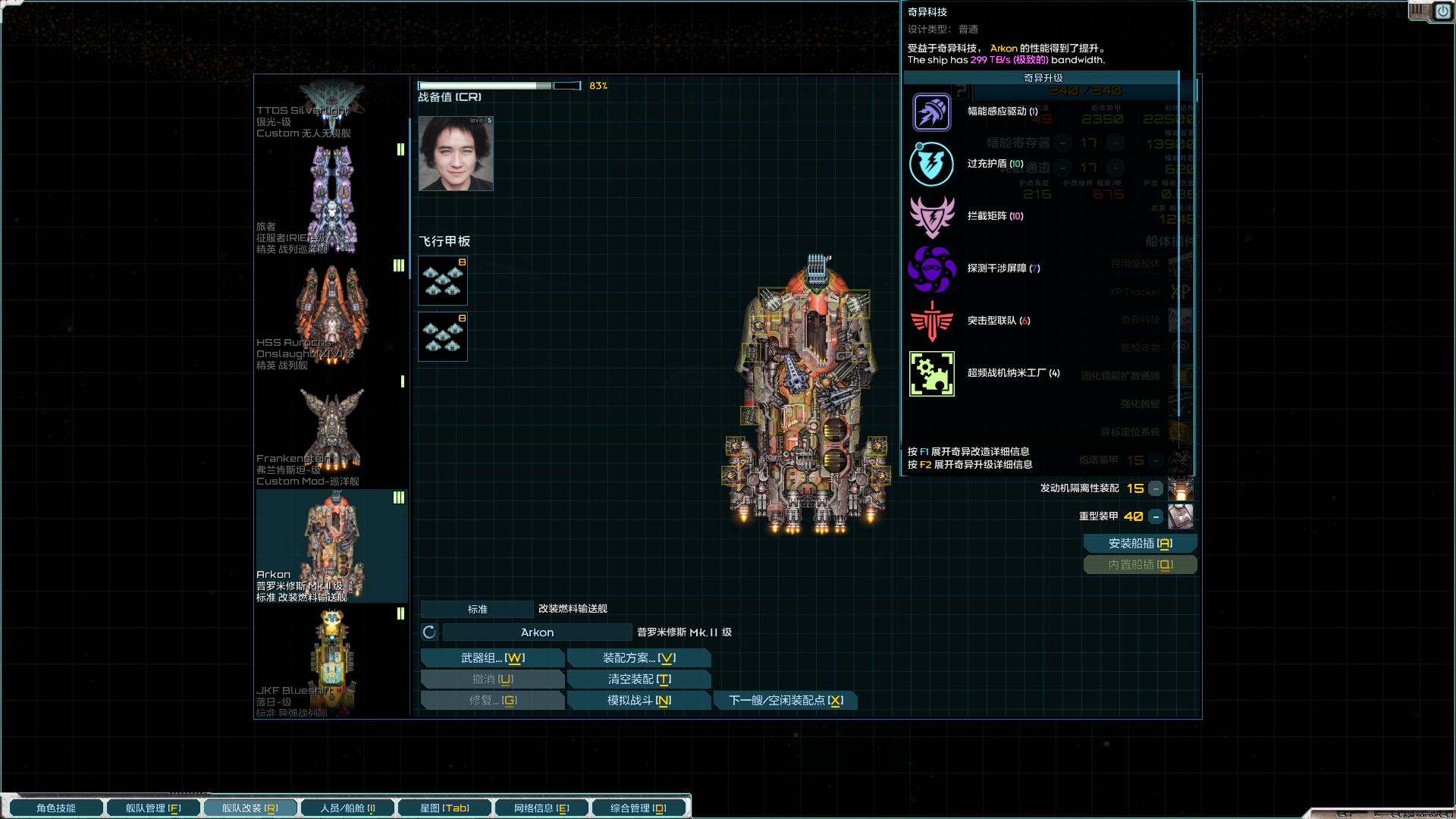Switch to the 标准 variant tab

pos(476,609)
